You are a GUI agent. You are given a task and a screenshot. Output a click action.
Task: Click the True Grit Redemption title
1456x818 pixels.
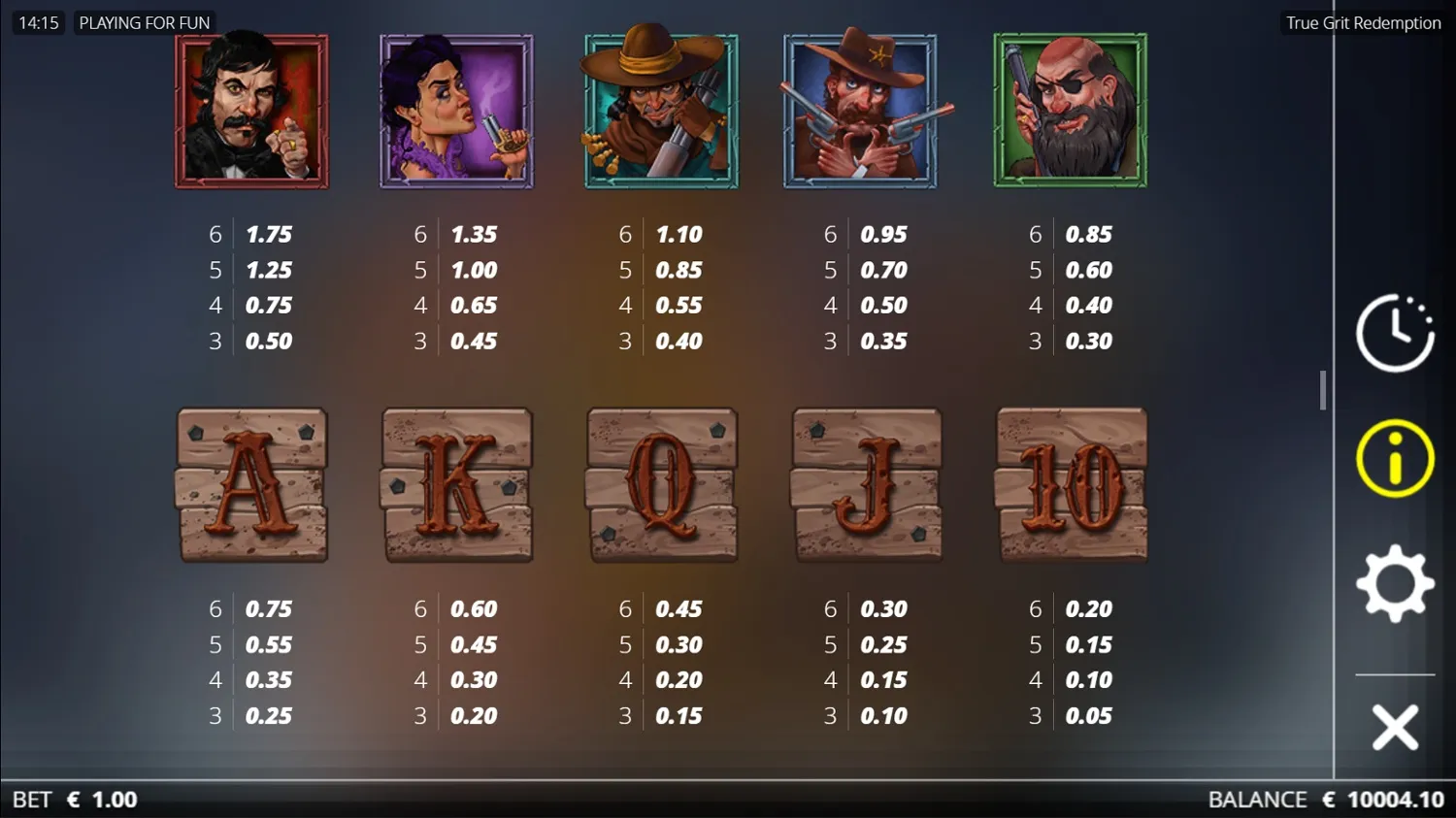coord(1362,21)
